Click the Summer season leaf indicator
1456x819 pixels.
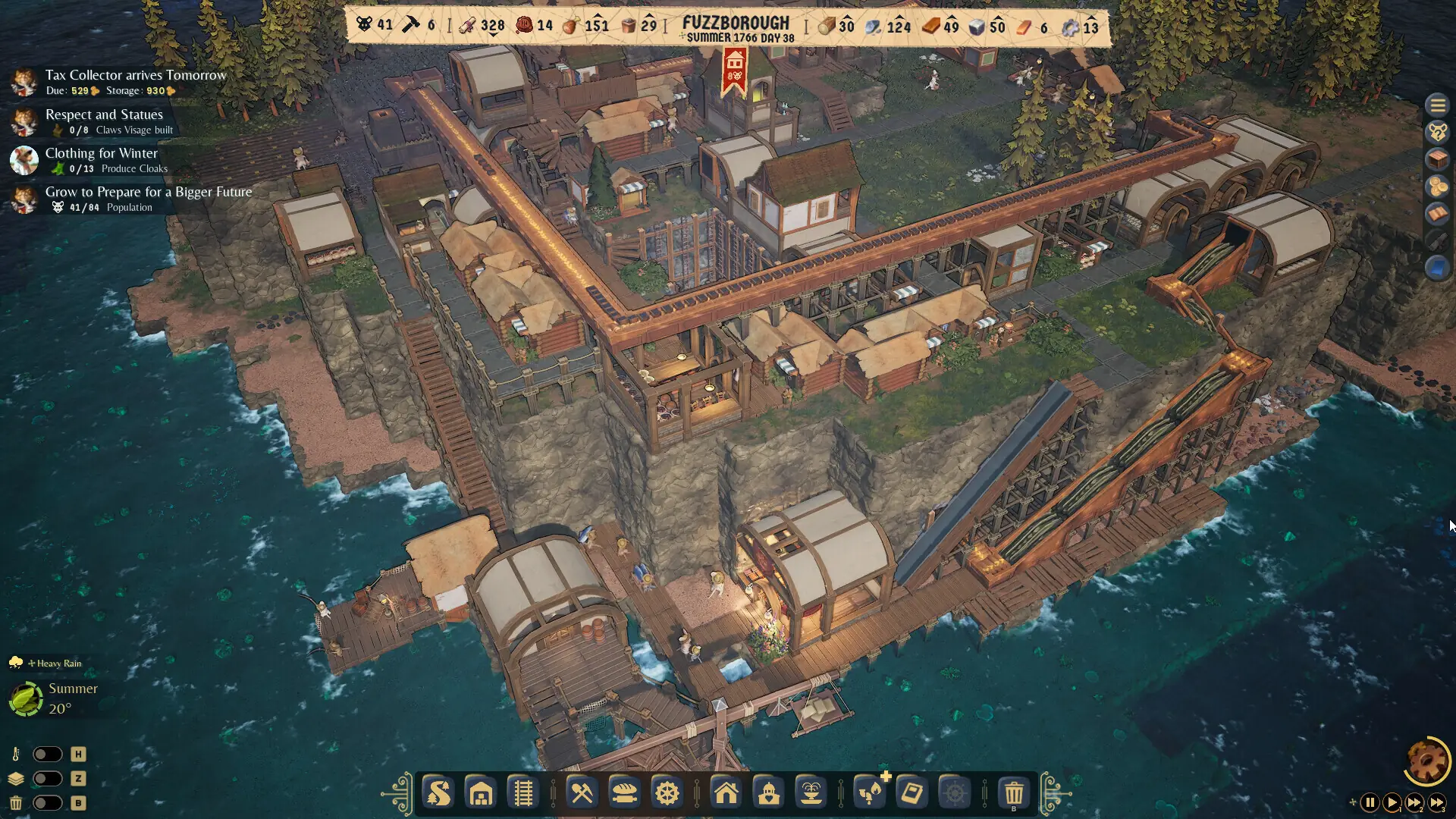(x=24, y=698)
